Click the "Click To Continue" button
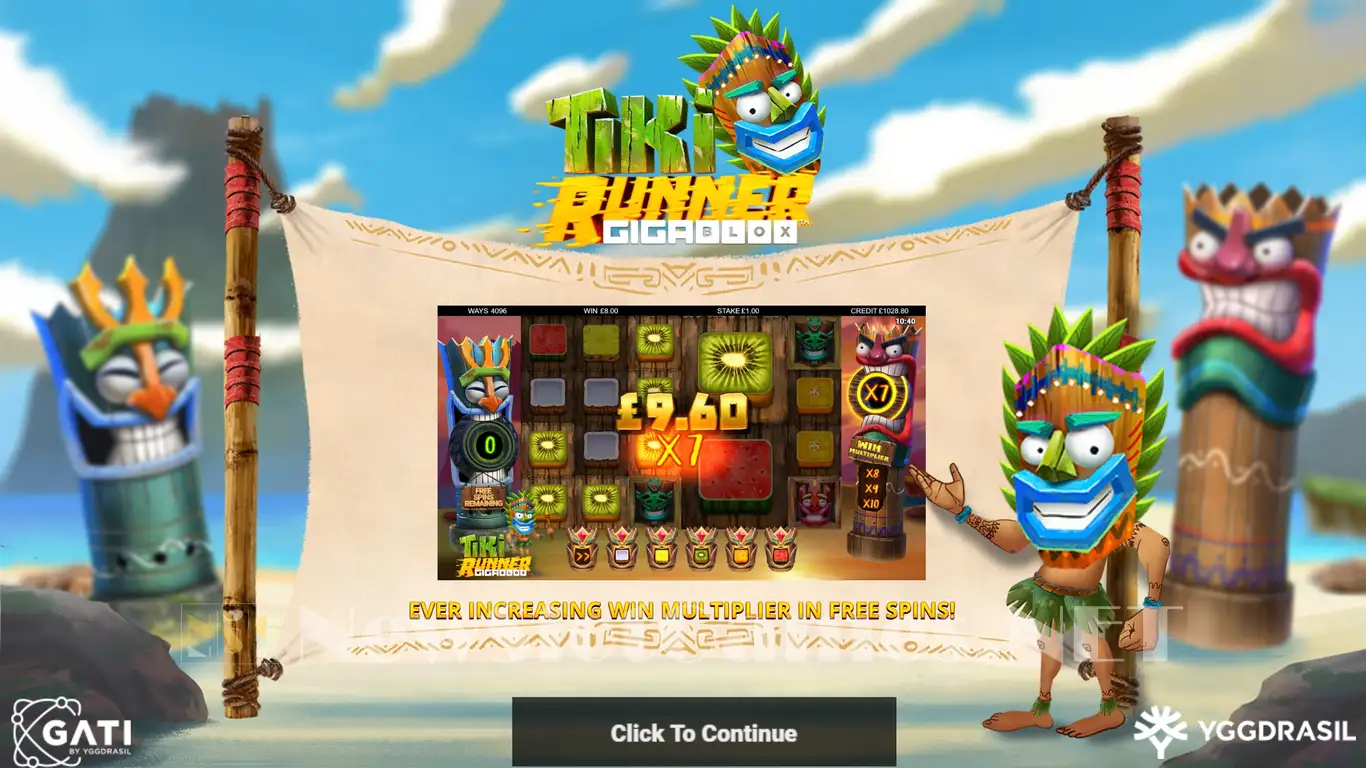1366x768 pixels. [703, 732]
